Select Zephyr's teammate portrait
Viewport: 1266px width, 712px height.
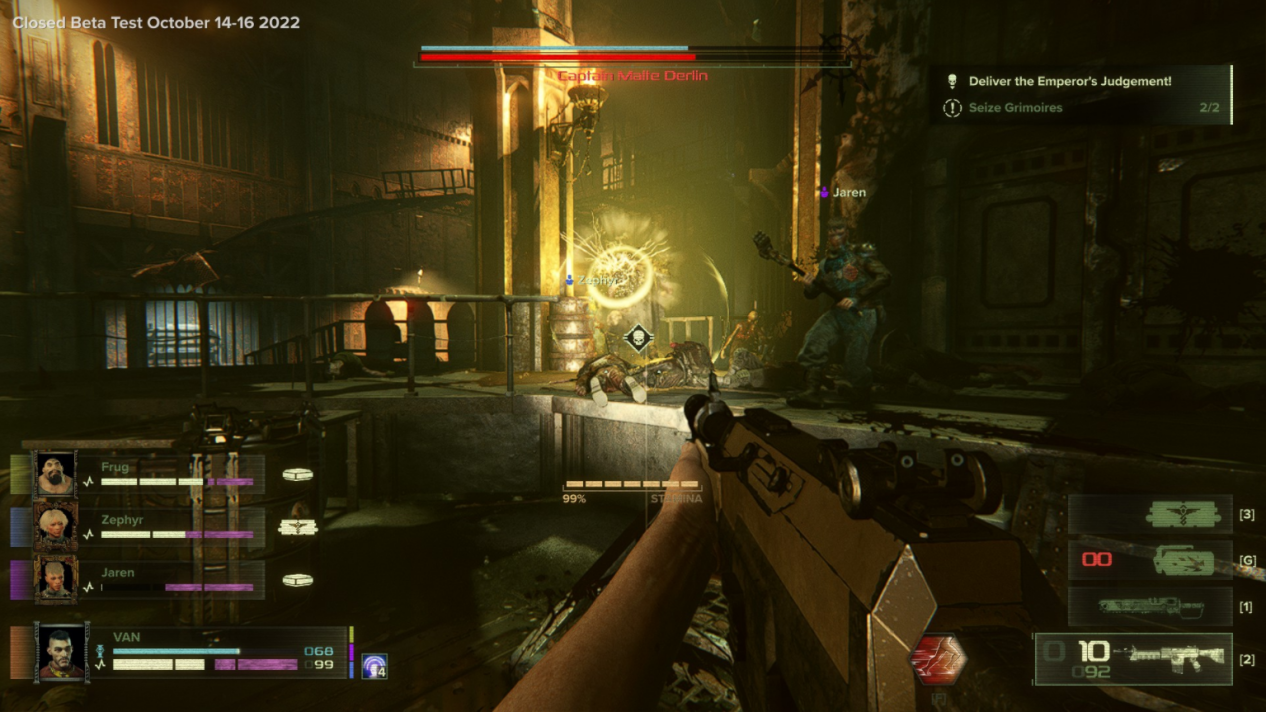click(x=55, y=527)
